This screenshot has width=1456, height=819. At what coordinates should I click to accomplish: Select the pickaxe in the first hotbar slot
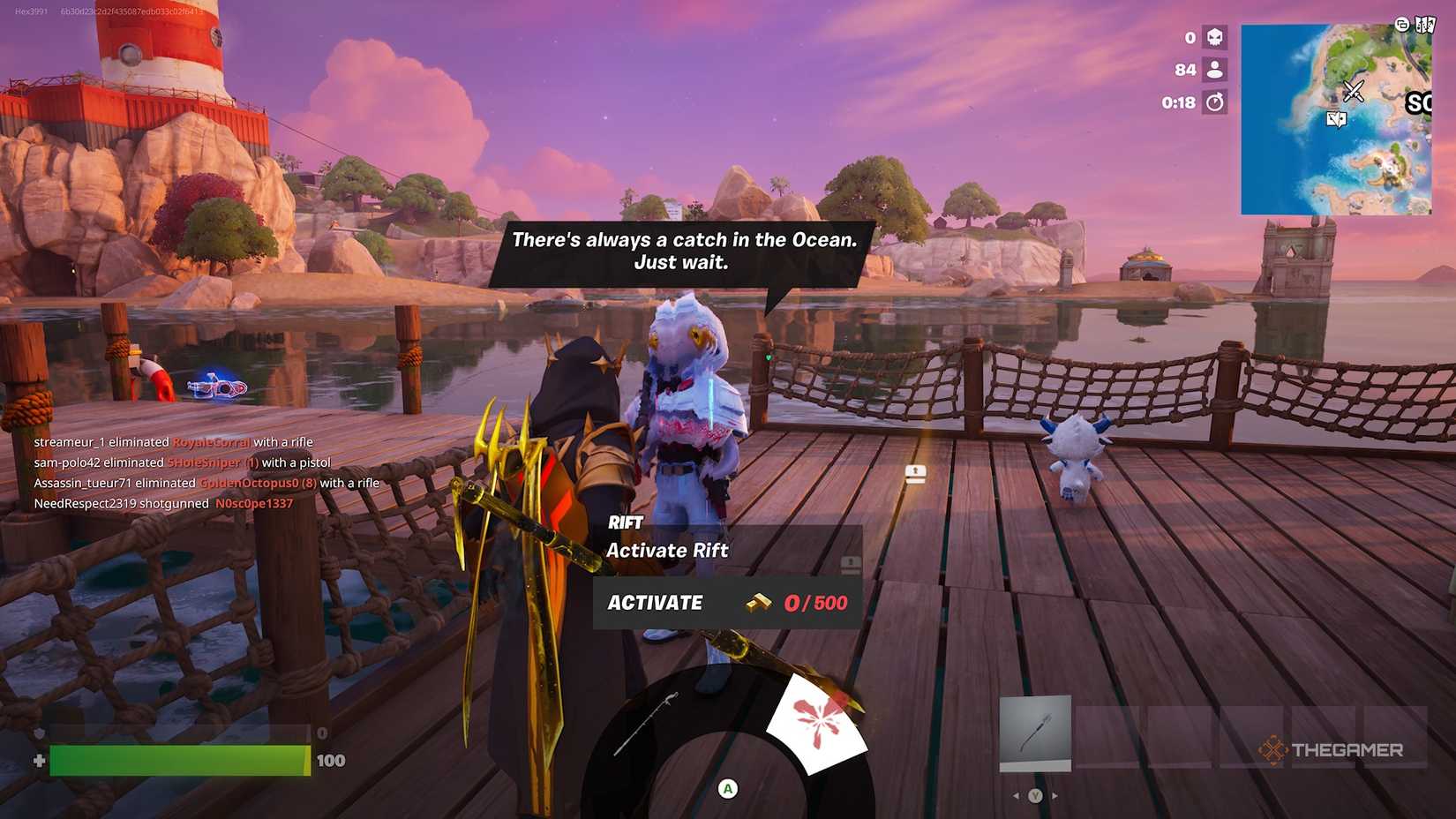[1035, 731]
